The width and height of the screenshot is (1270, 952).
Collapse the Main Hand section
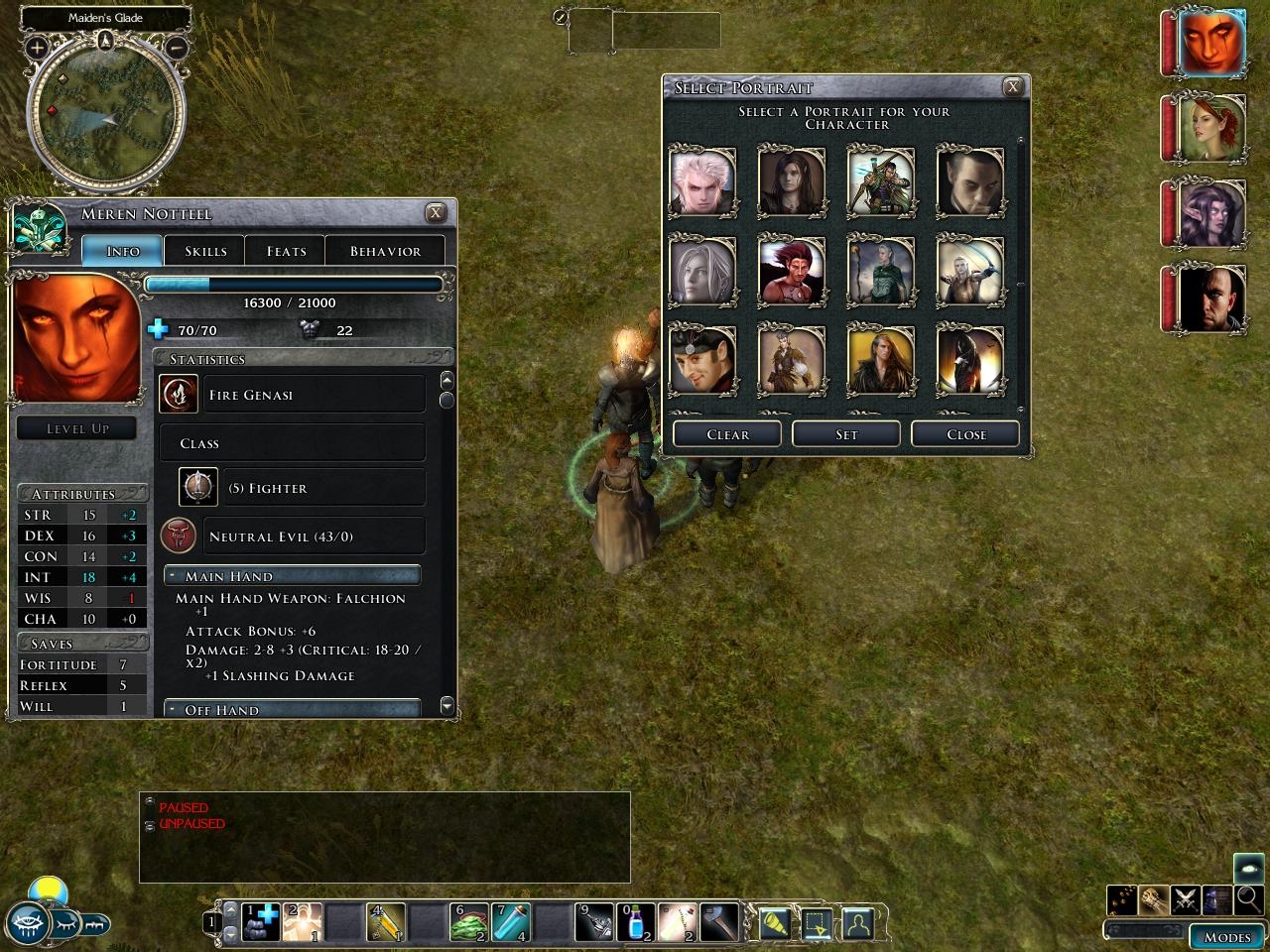pyautogui.click(x=173, y=576)
